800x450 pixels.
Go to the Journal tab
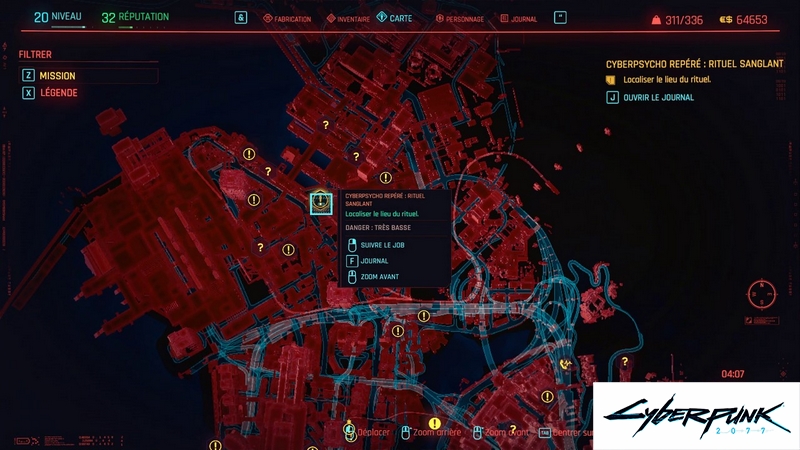click(519, 18)
